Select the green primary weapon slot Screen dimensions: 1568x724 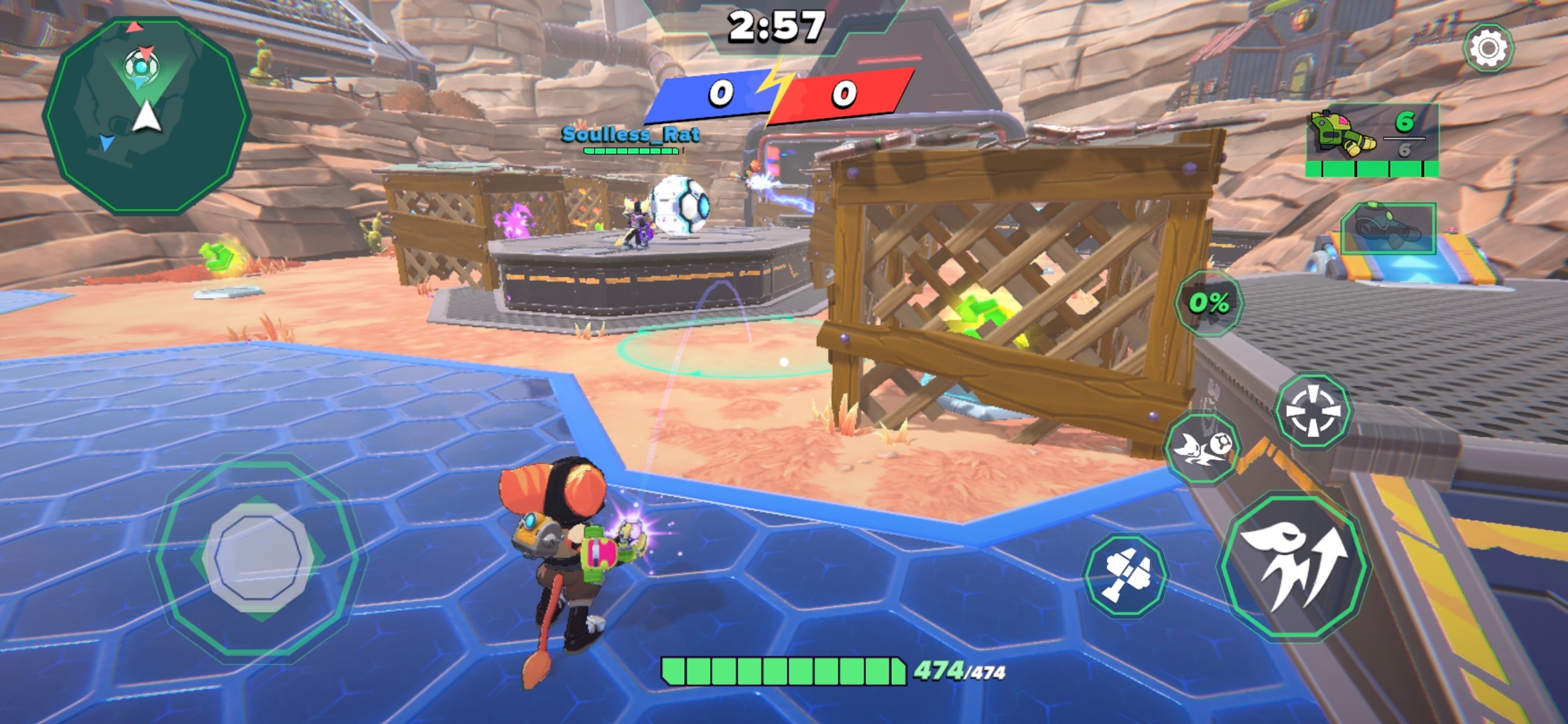(x=1372, y=141)
